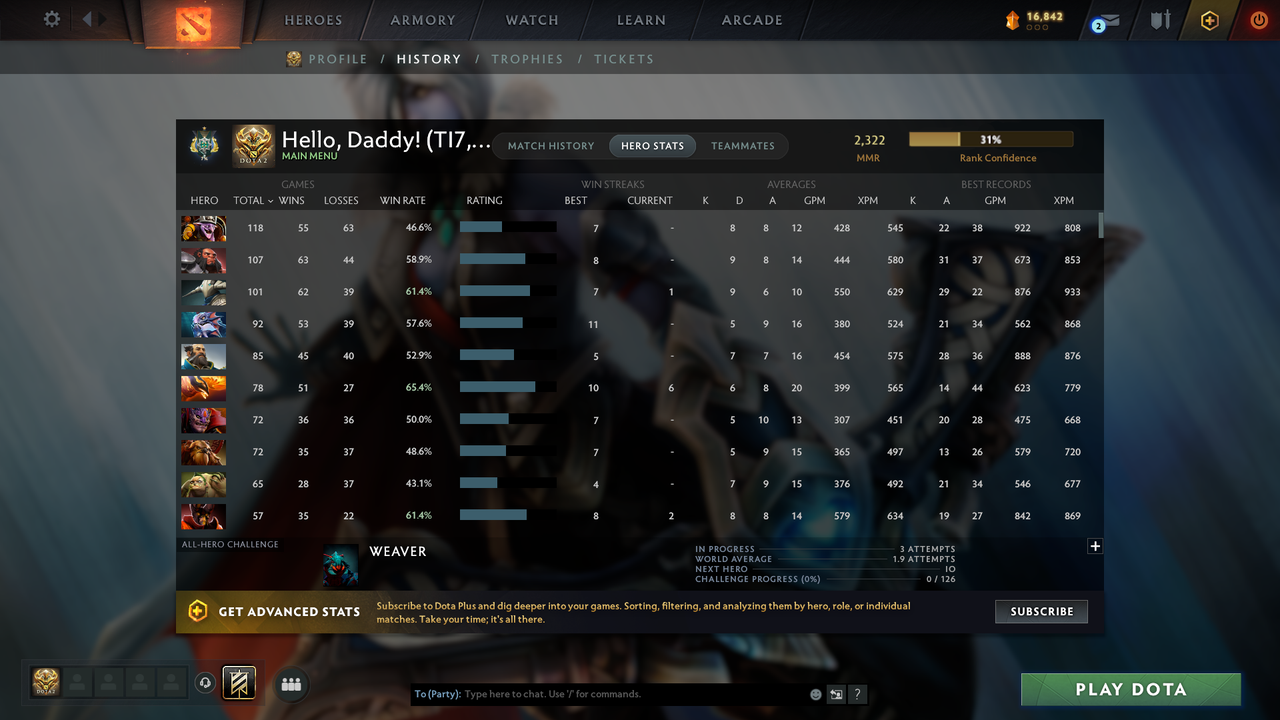Open the settings gear icon
This screenshot has width=1280, height=720.
49,19
